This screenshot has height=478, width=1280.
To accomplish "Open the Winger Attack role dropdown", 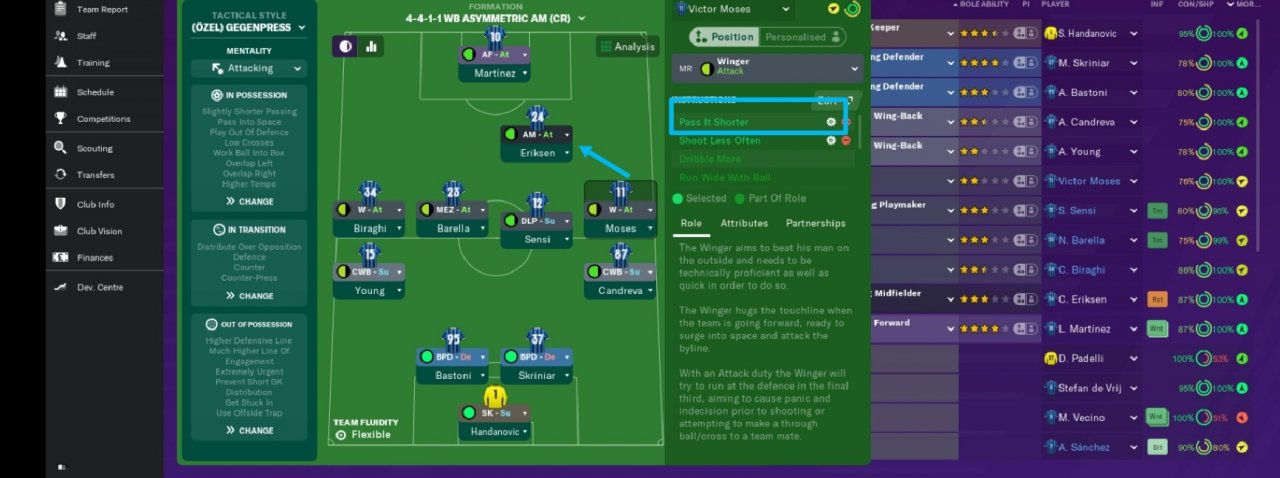I will pyautogui.click(x=767, y=67).
